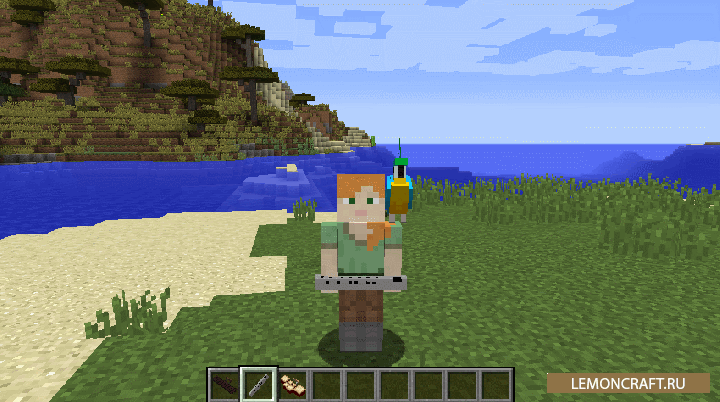Select the highlighted gray keyboard item slot
Screen dimensions: 720x402
(257, 384)
